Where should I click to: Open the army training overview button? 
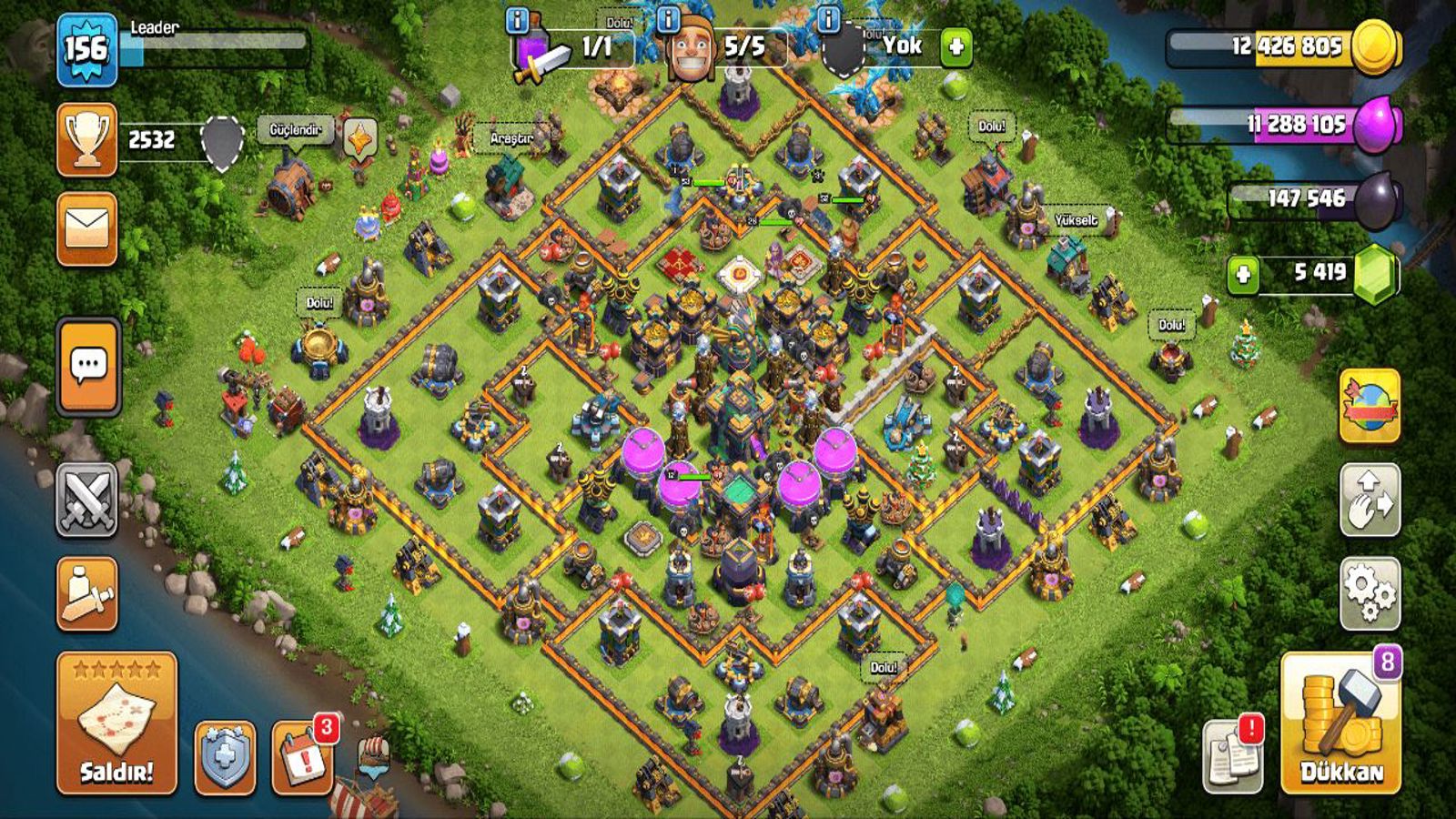point(87,593)
